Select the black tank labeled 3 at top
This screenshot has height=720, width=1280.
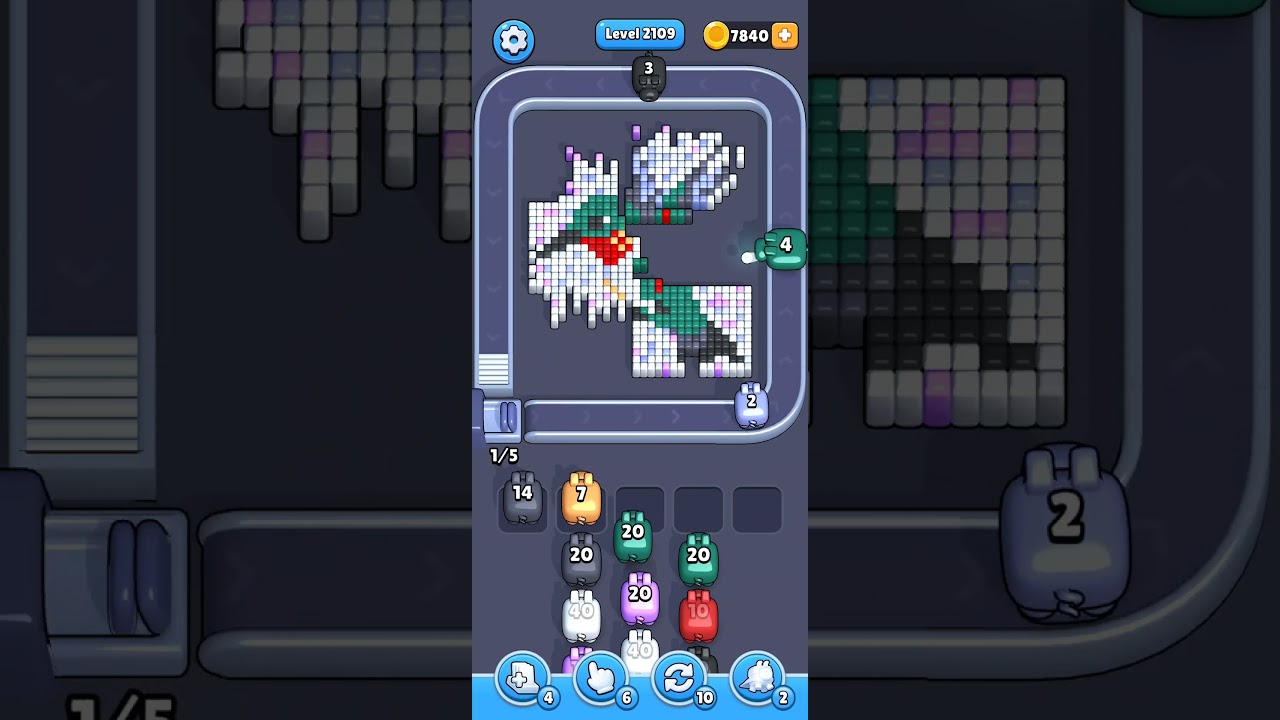click(650, 75)
